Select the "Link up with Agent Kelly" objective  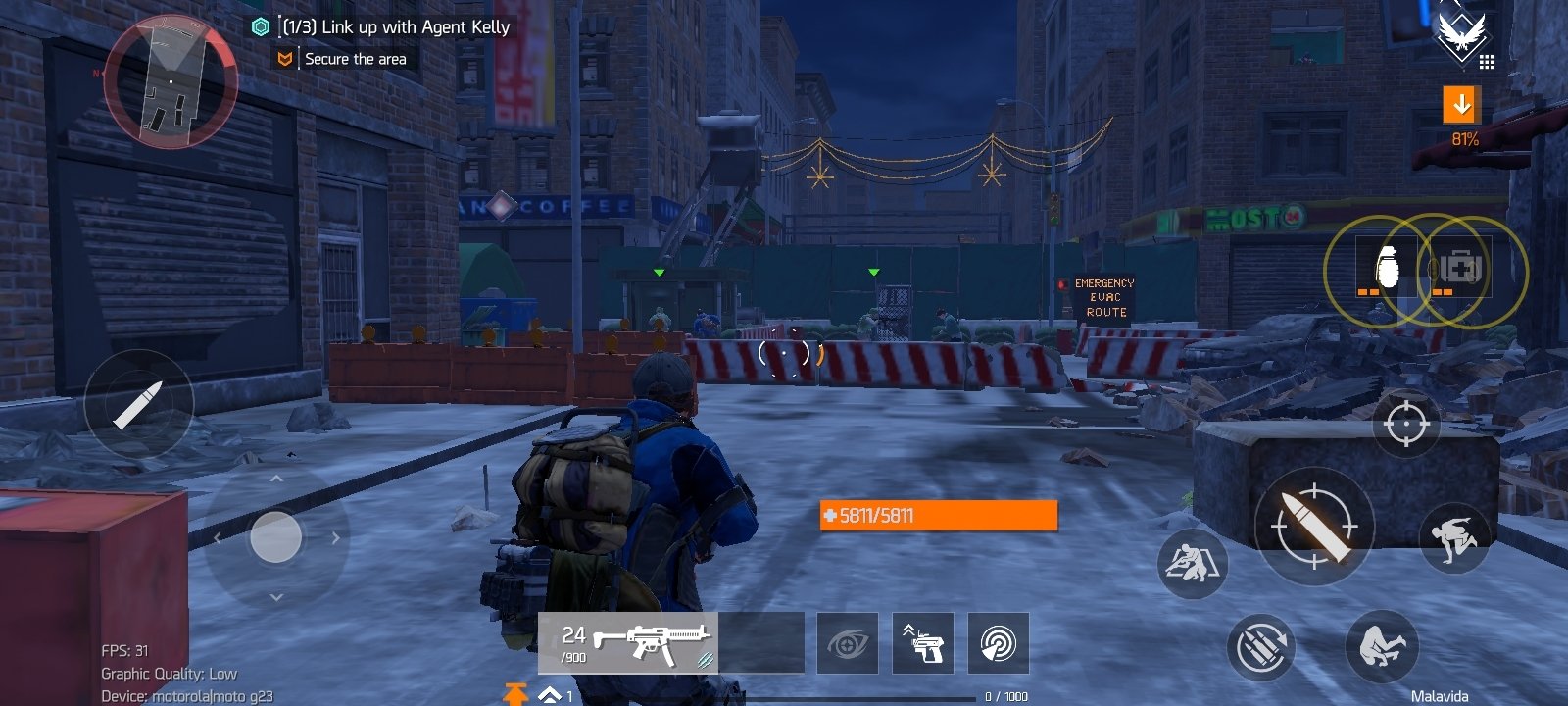[x=396, y=27]
